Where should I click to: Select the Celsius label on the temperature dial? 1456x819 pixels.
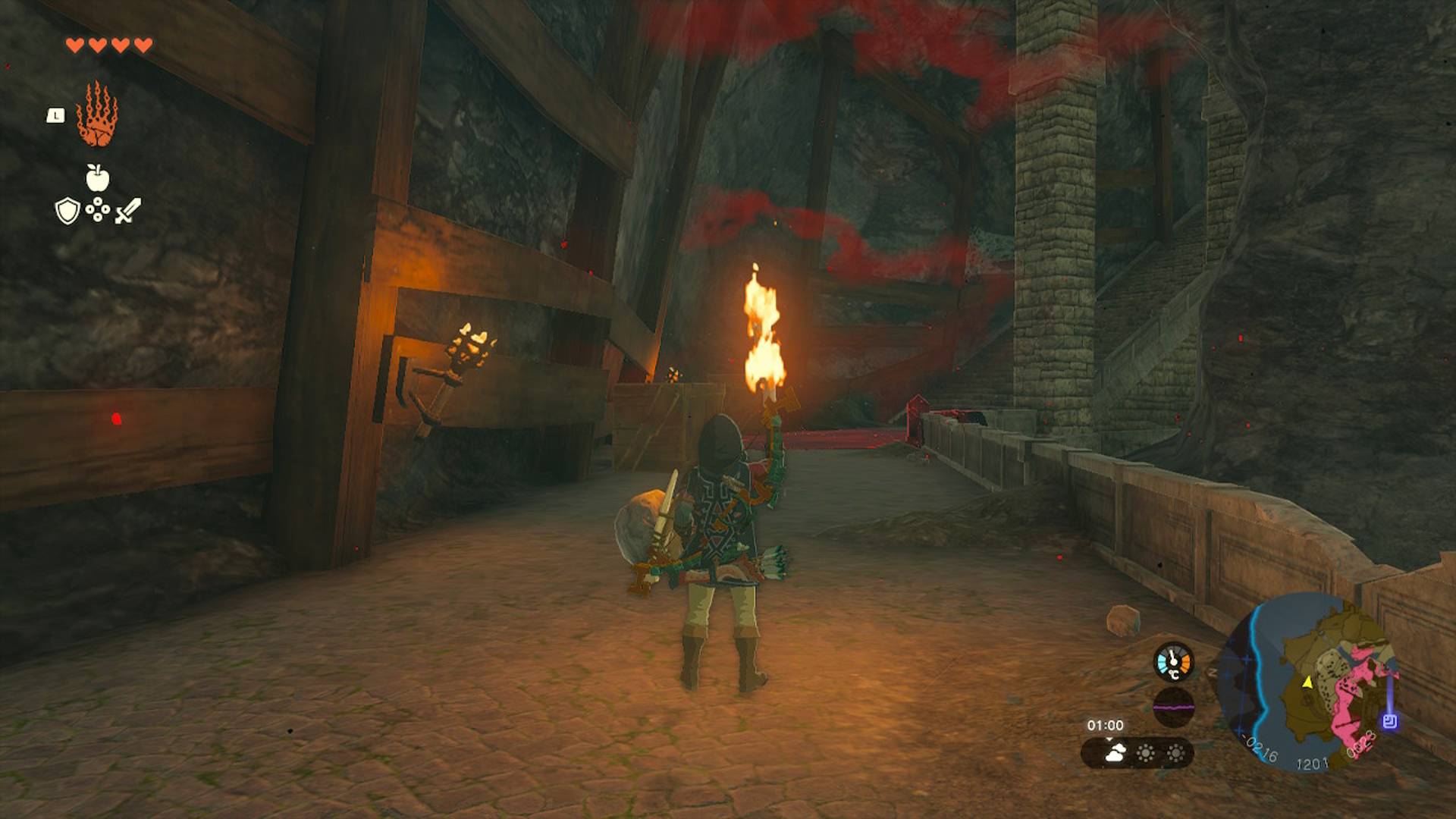click(x=1173, y=674)
